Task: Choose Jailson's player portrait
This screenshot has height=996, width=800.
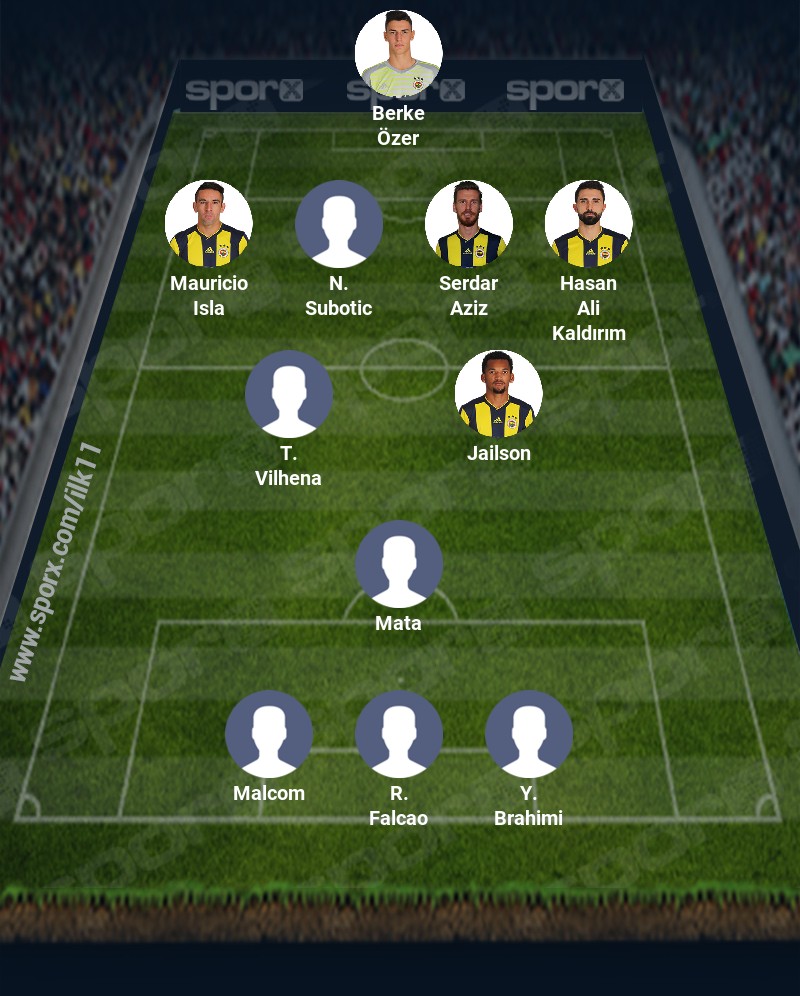Action: [x=498, y=394]
